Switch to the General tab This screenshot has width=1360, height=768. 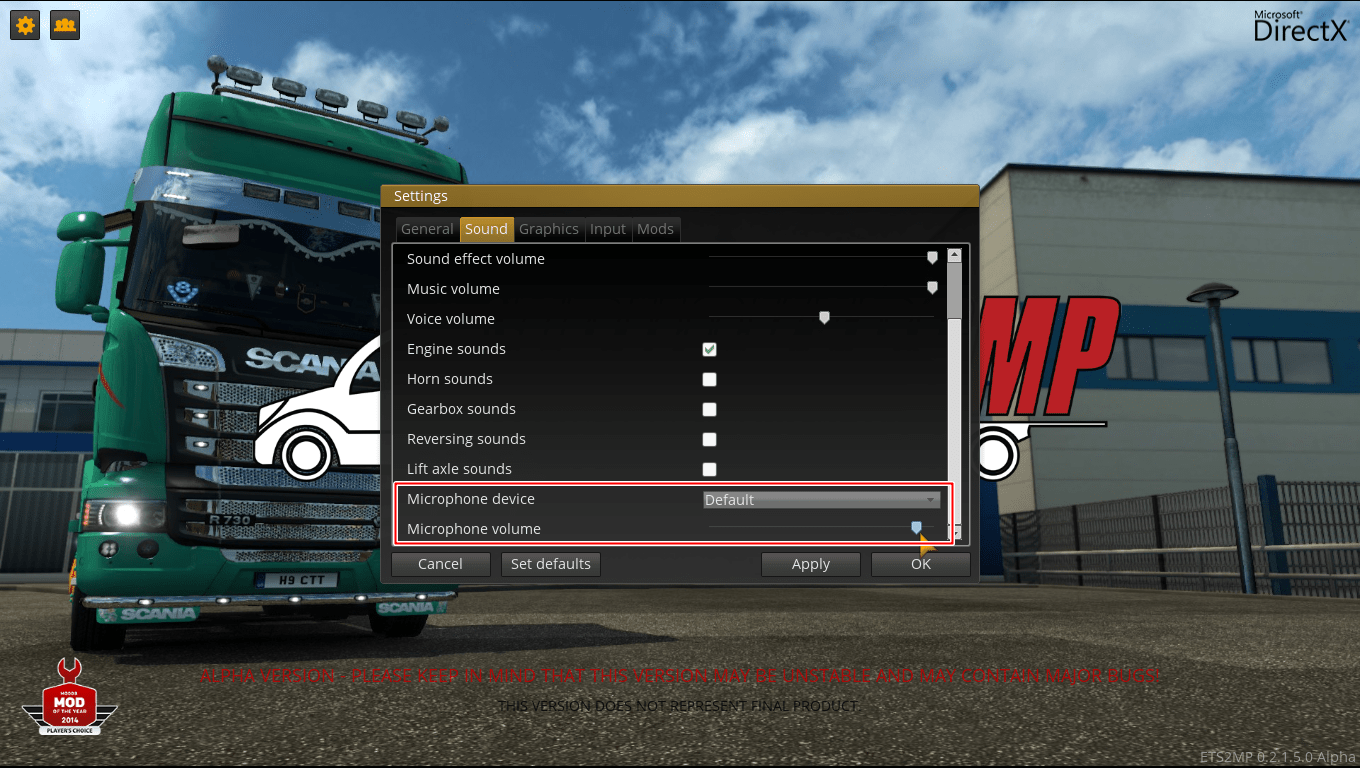pos(427,229)
